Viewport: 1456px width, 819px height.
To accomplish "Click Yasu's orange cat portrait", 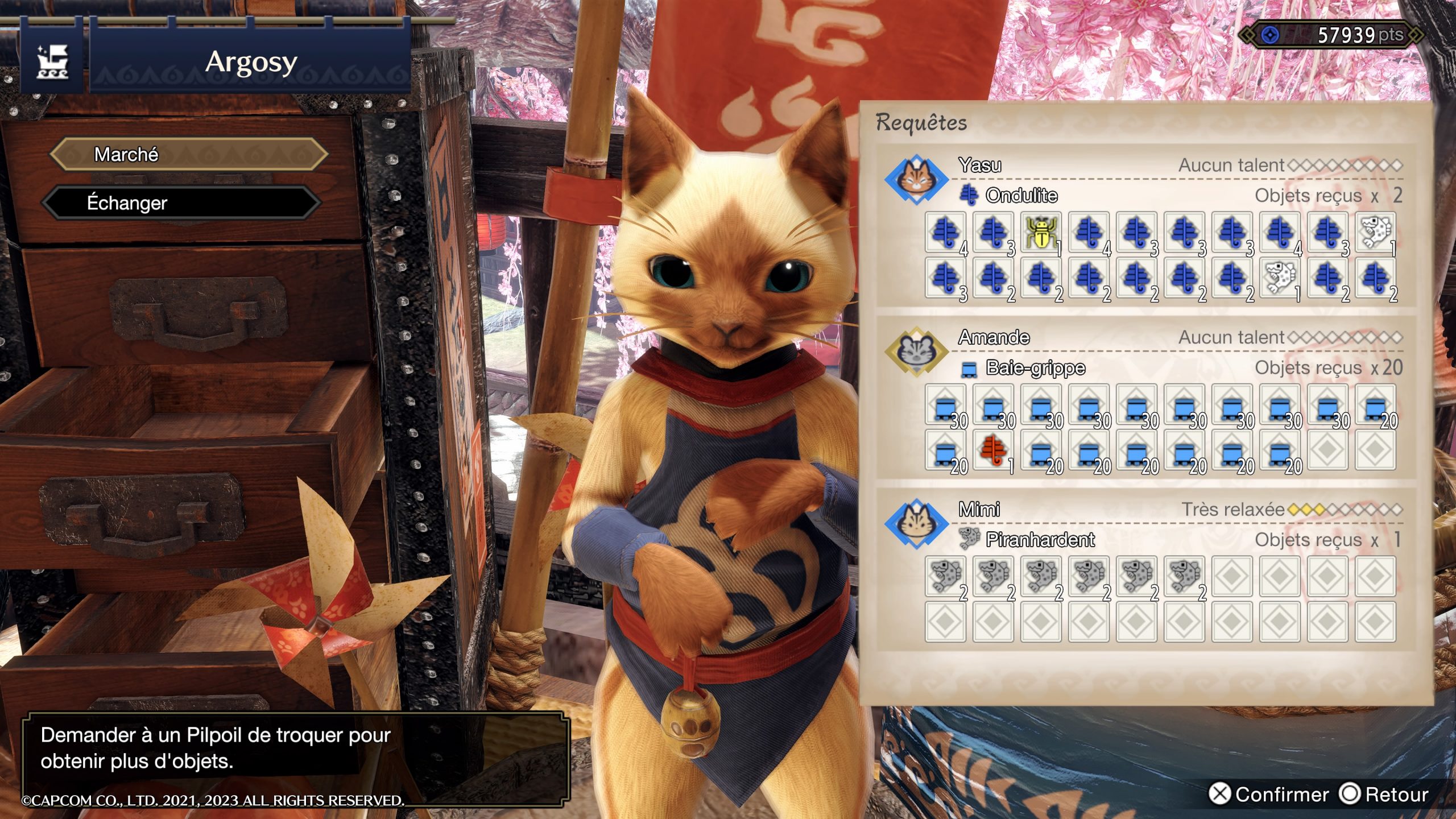I will click(916, 179).
